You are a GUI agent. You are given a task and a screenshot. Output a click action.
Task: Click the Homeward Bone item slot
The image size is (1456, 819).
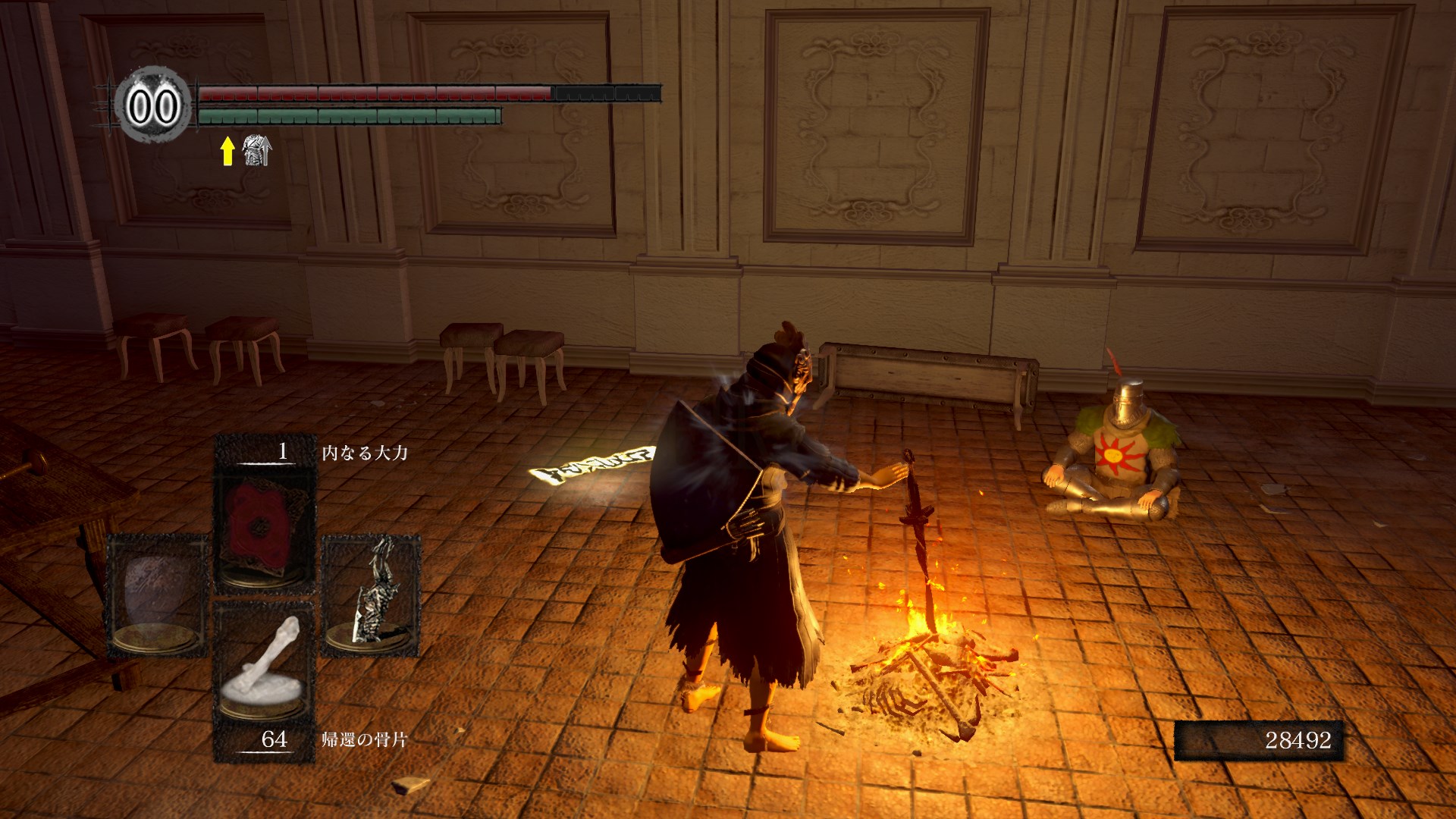pyautogui.click(x=264, y=671)
